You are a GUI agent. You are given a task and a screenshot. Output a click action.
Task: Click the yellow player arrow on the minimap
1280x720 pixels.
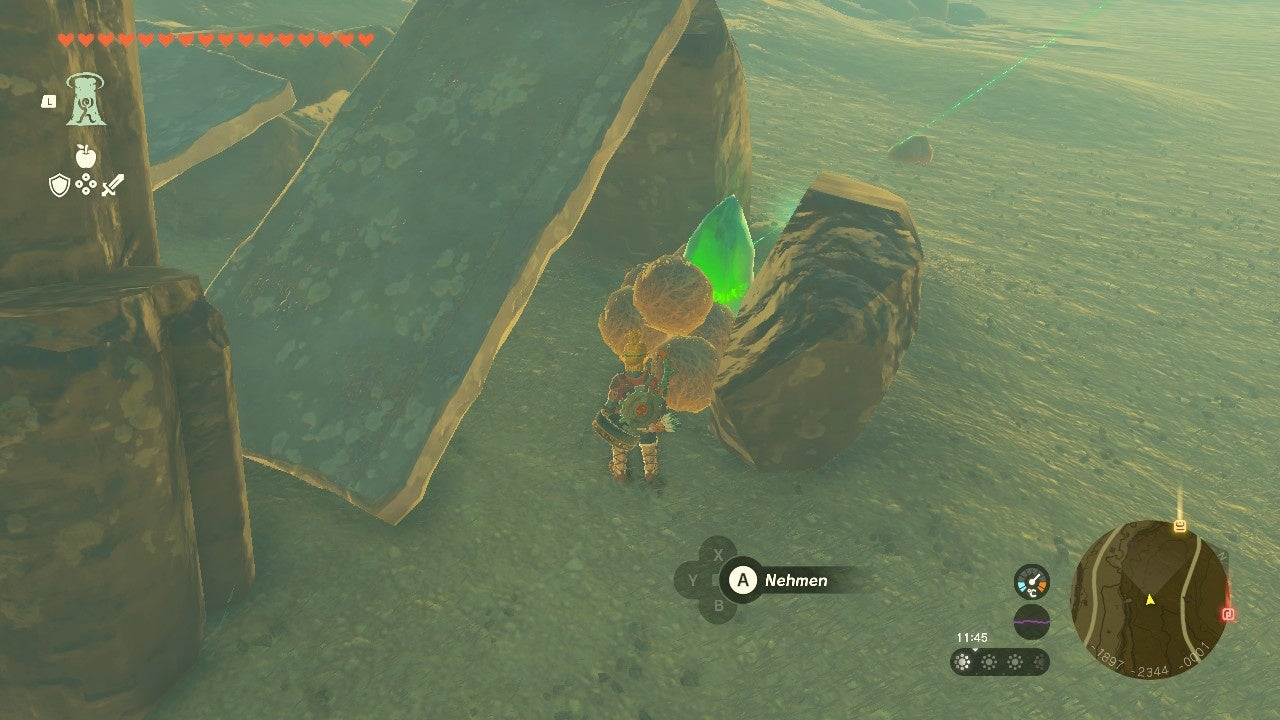[x=1150, y=600]
